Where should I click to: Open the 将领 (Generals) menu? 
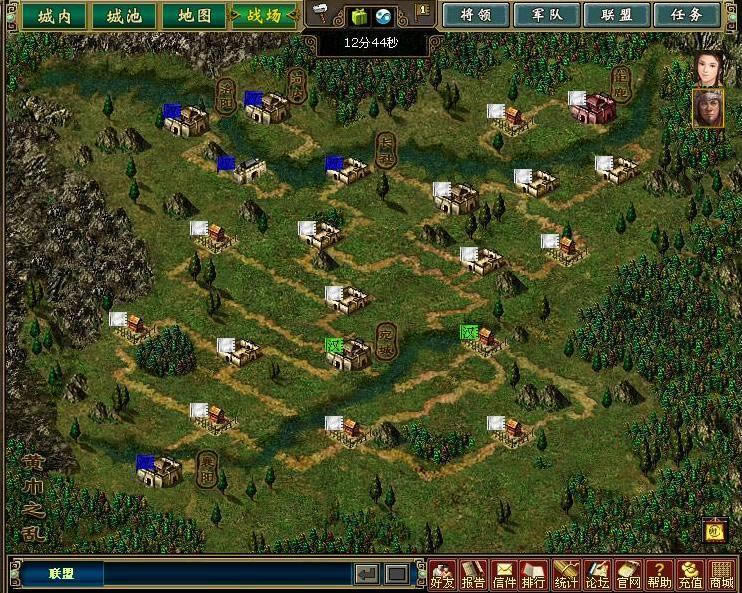[473, 15]
